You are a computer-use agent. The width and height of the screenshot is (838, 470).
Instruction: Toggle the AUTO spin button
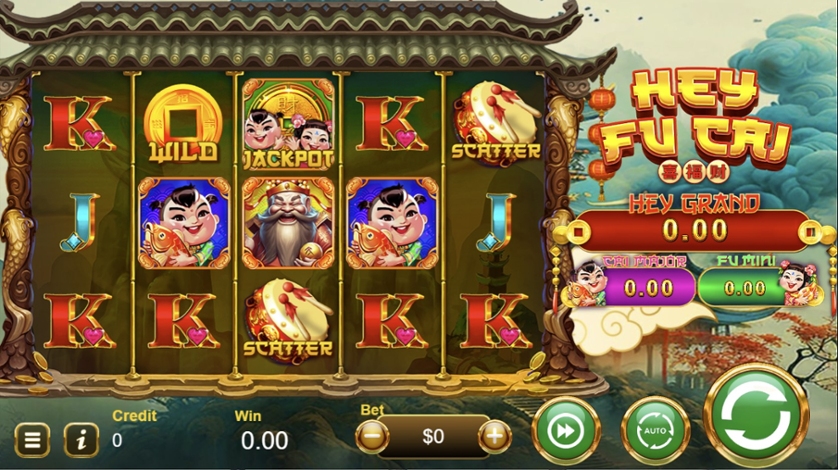click(x=656, y=431)
